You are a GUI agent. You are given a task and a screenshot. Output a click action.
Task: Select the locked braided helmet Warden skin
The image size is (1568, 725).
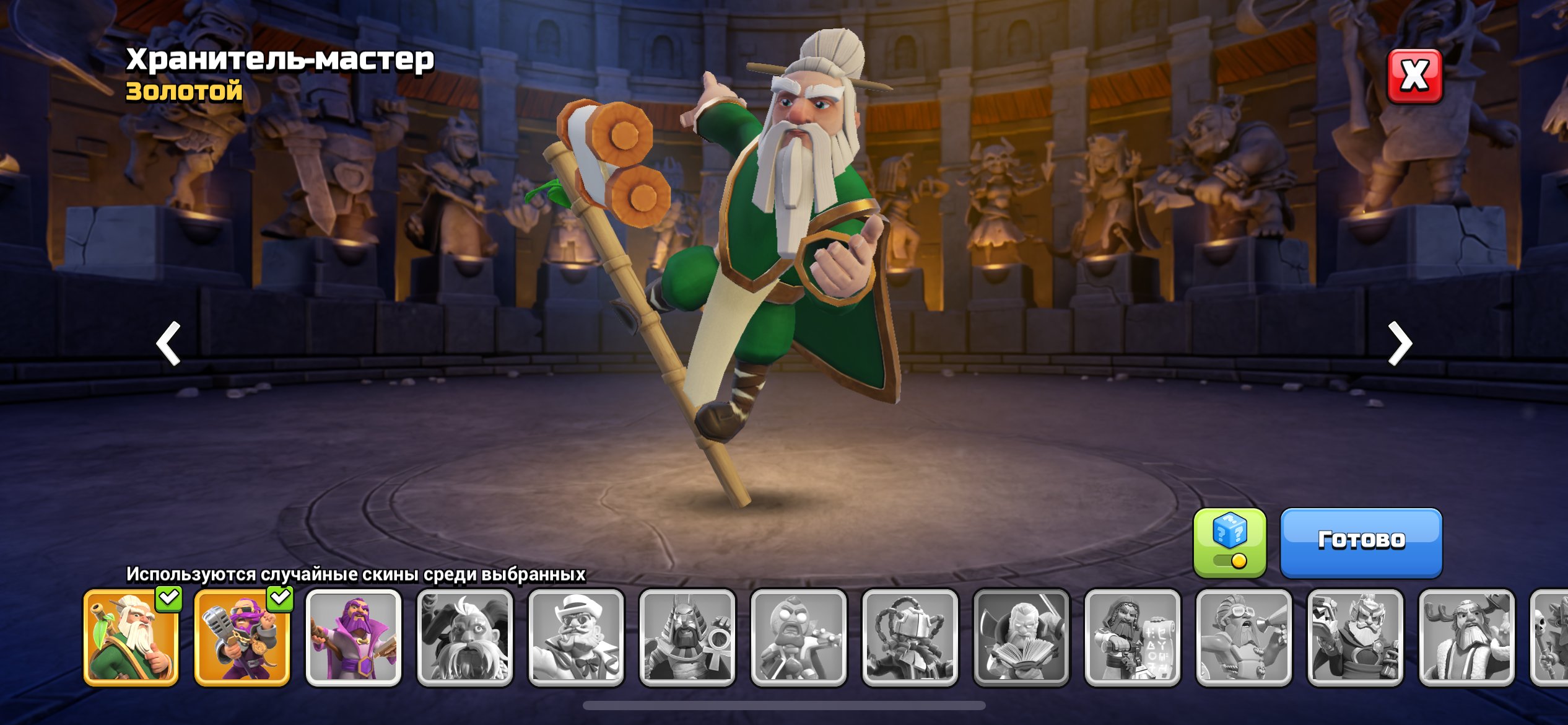910,638
